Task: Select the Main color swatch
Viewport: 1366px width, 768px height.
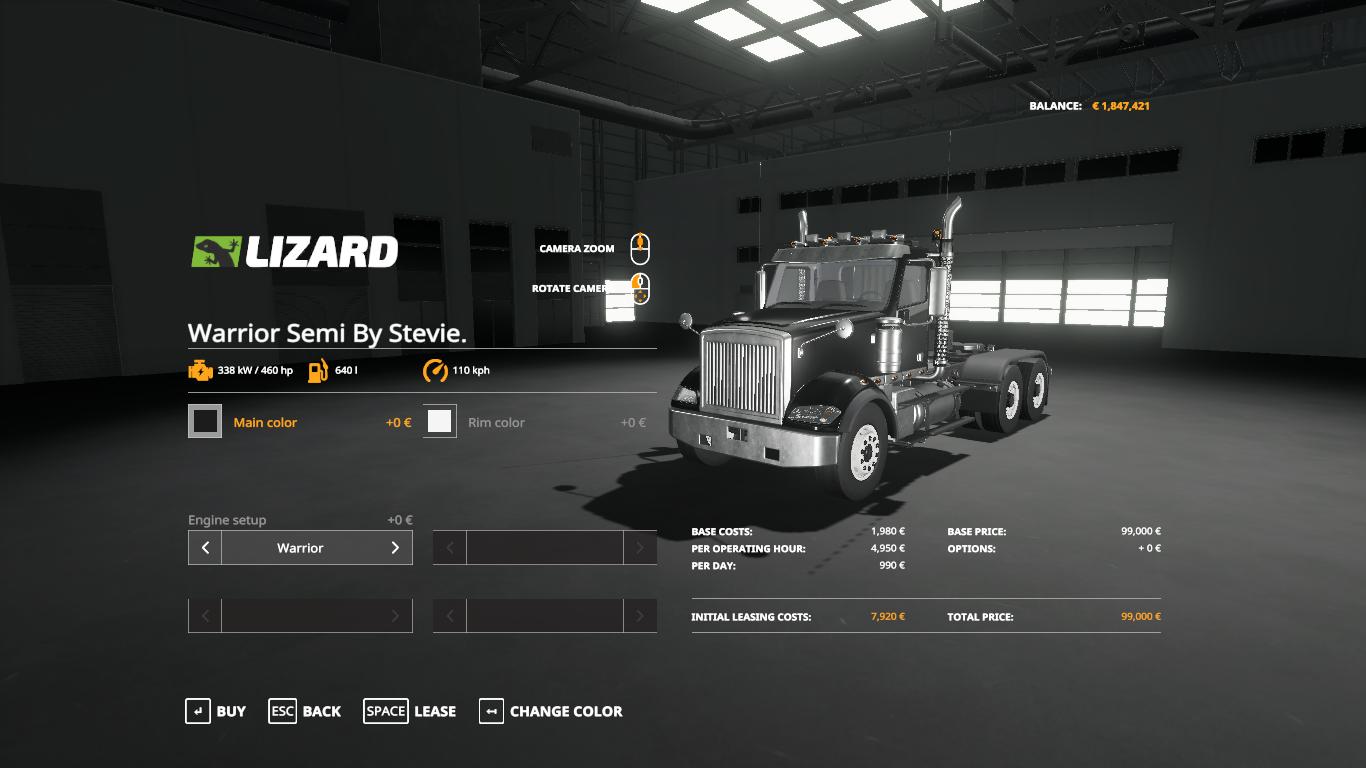Action: pos(205,422)
